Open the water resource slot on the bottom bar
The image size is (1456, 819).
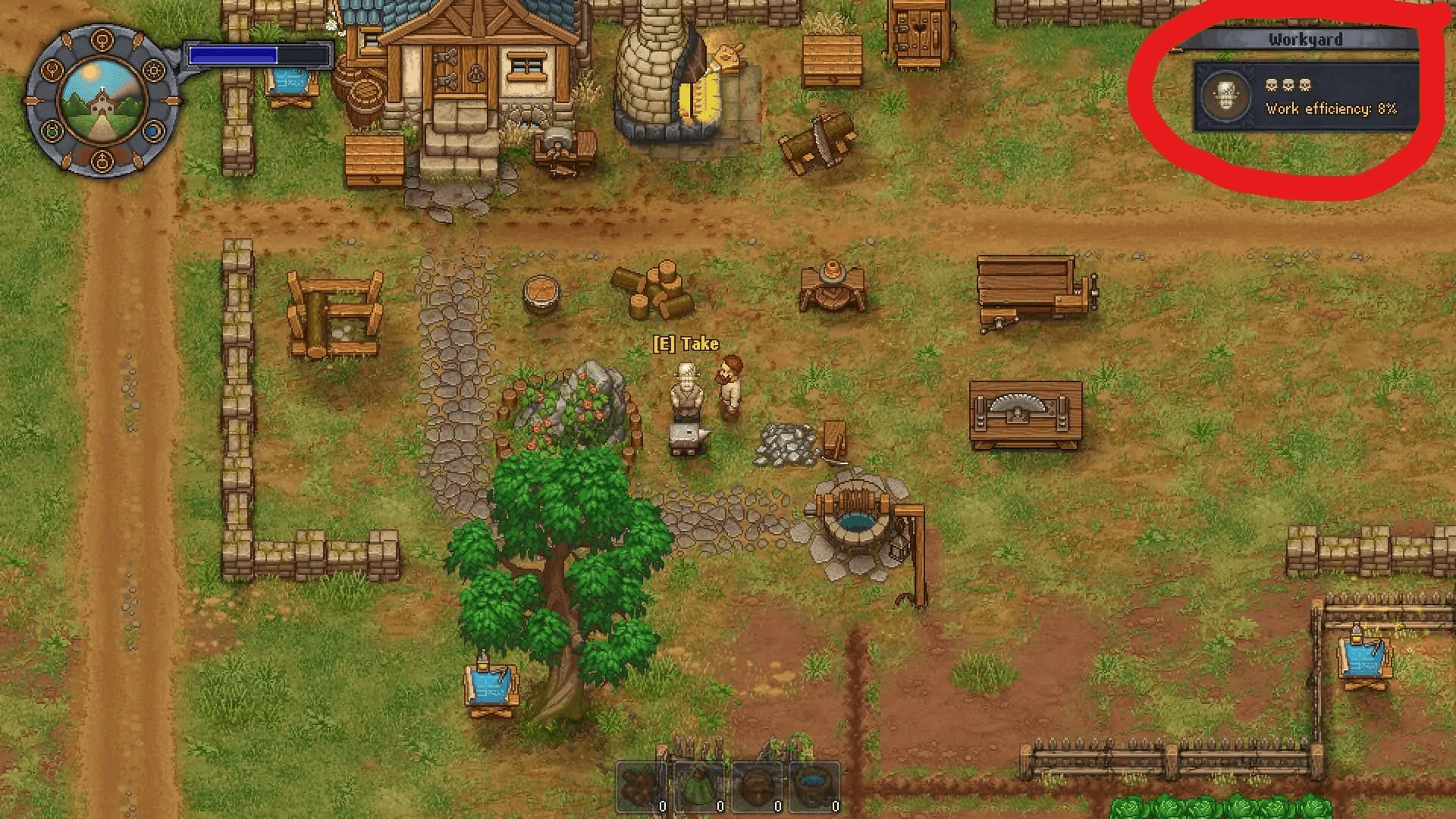813,785
